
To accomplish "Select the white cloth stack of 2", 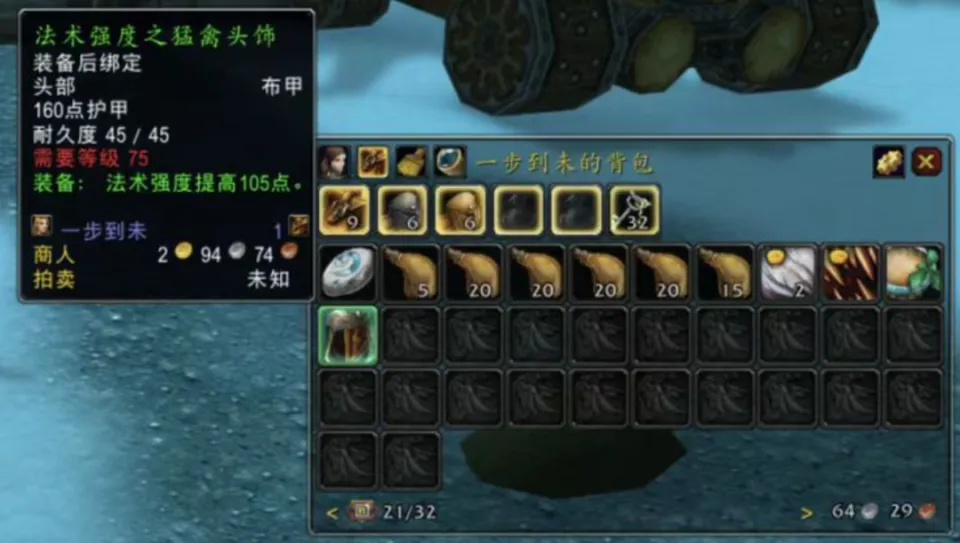I will coord(787,273).
